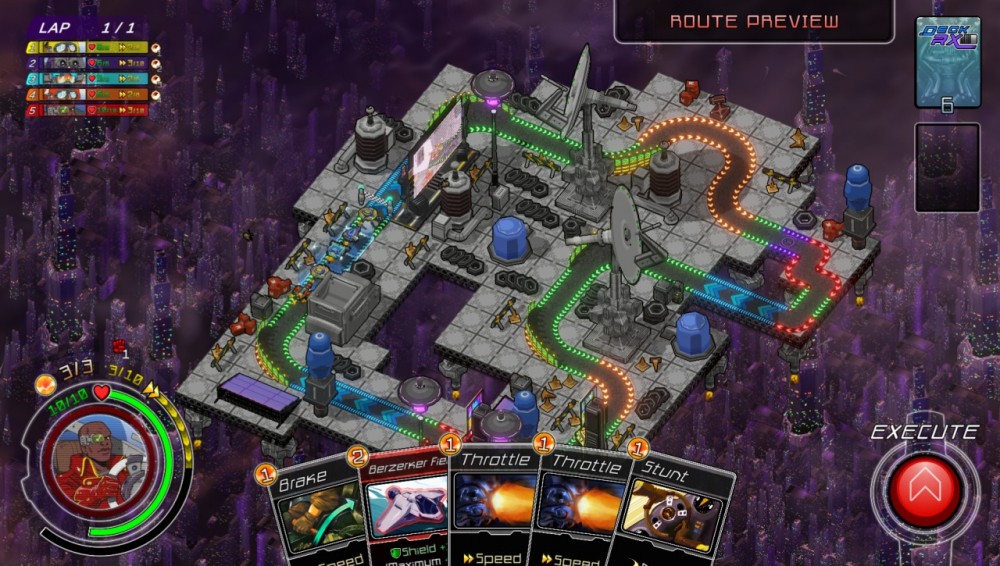Screen dimensions: 1000x566
Task: Select the second-place purple racer row
Action: coord(88,63)
